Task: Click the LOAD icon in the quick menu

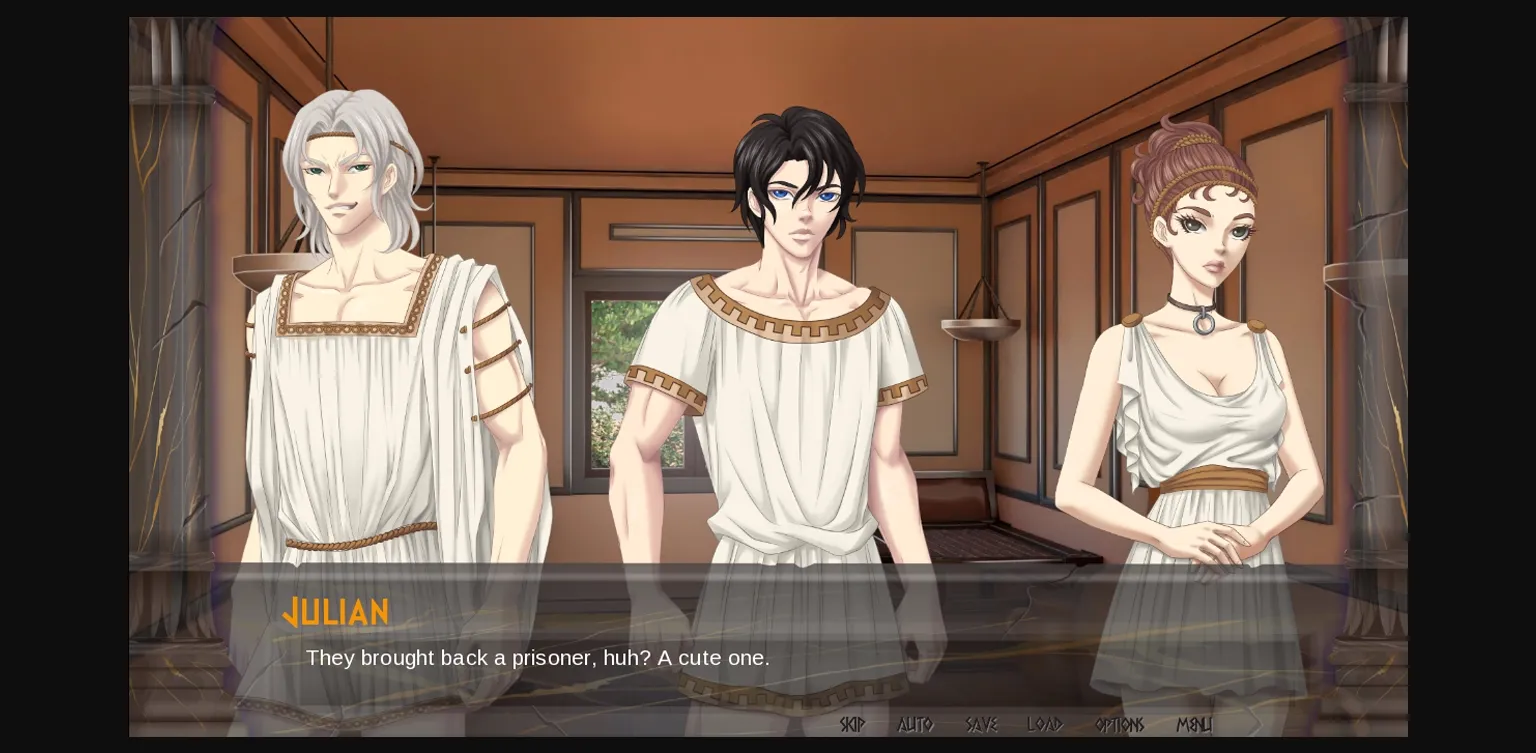Action: coord(1047,725)
